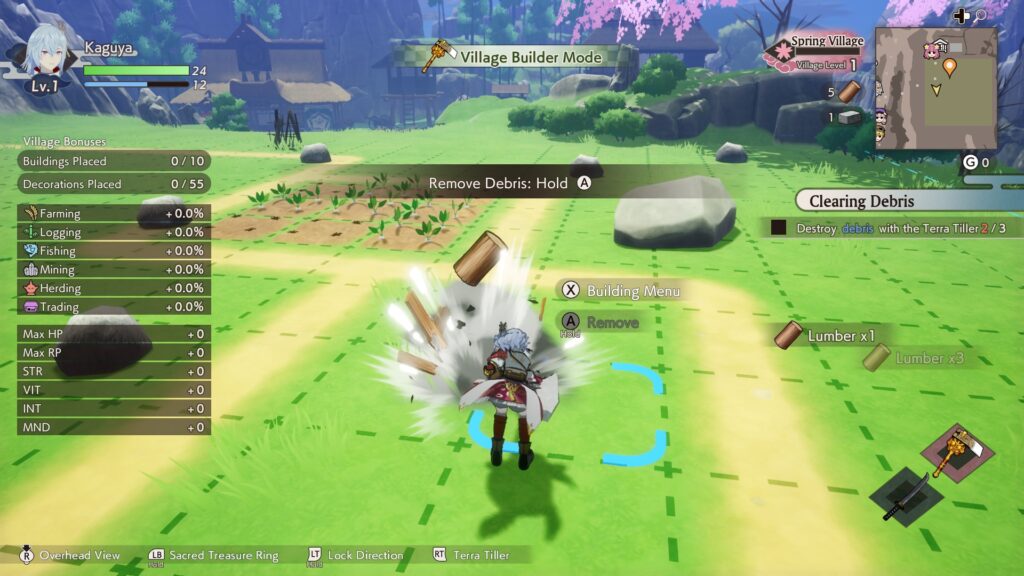
Task: Click the Farming bonus row
Action: click(x=114, y=213)
